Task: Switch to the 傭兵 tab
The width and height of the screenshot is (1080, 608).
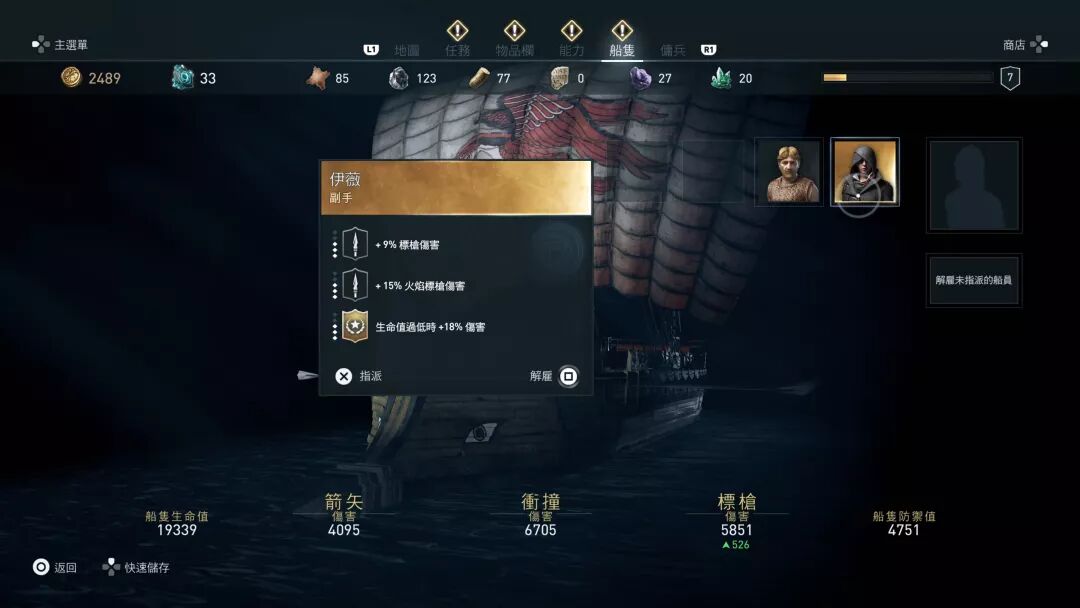Action: click(673, 49)
